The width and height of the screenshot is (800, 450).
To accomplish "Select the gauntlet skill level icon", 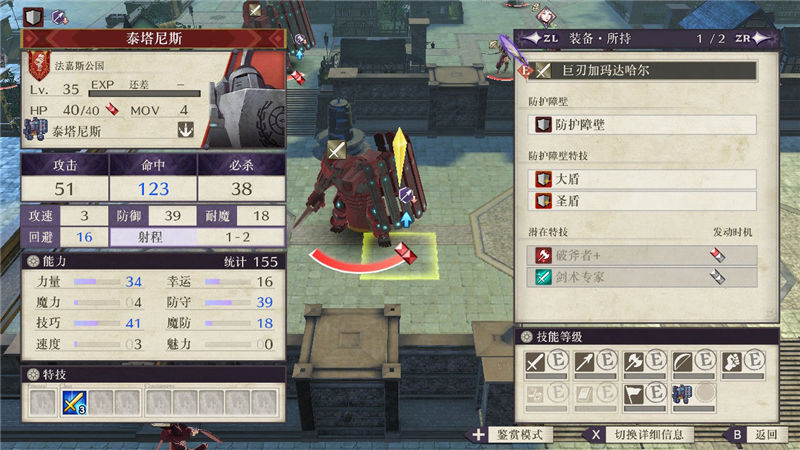I will click(x=729, y=362).
